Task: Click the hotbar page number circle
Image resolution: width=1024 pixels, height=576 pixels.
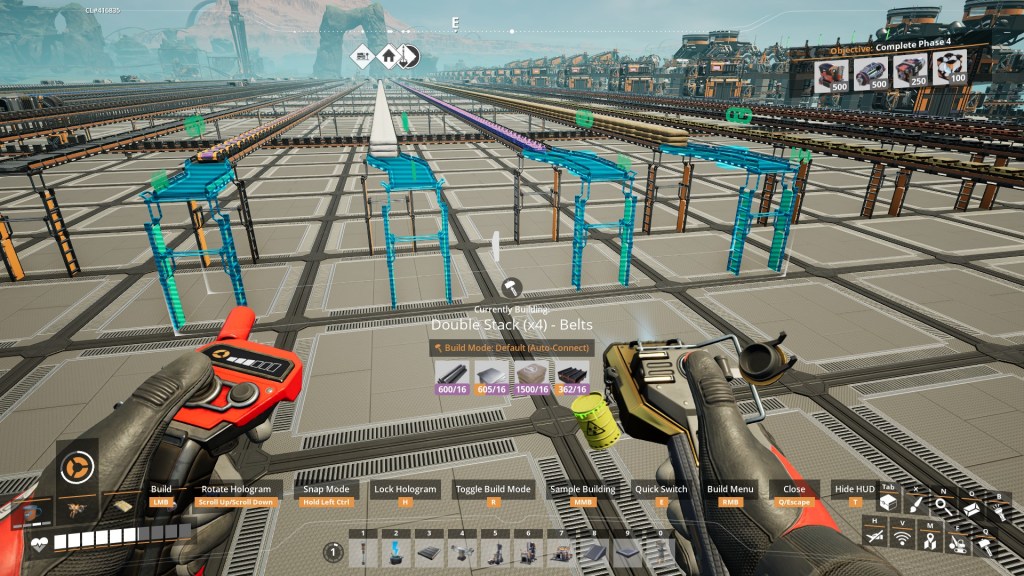Action: point(334,552)
